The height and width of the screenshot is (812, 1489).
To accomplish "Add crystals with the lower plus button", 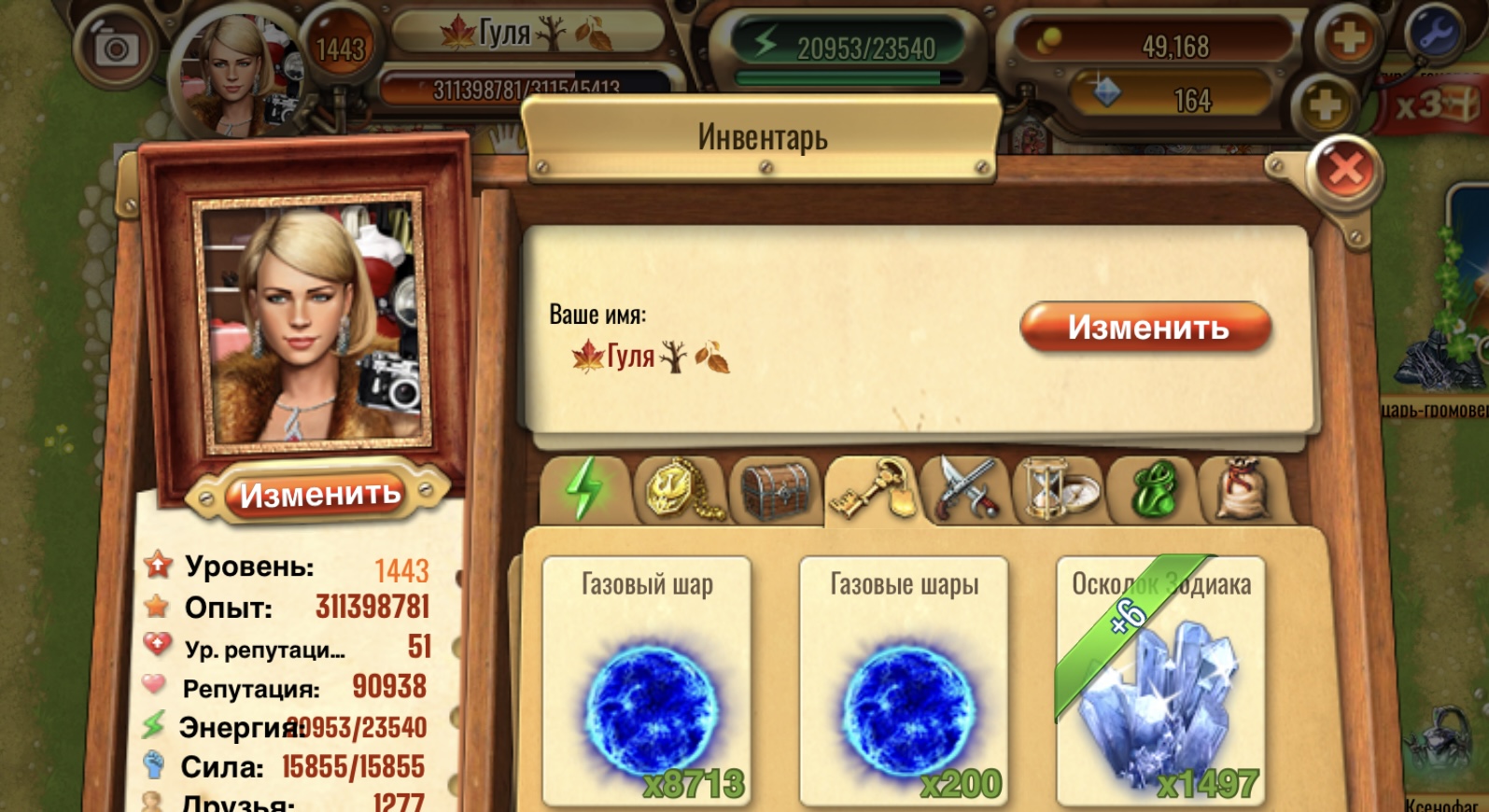I will tap(1325, 103).
